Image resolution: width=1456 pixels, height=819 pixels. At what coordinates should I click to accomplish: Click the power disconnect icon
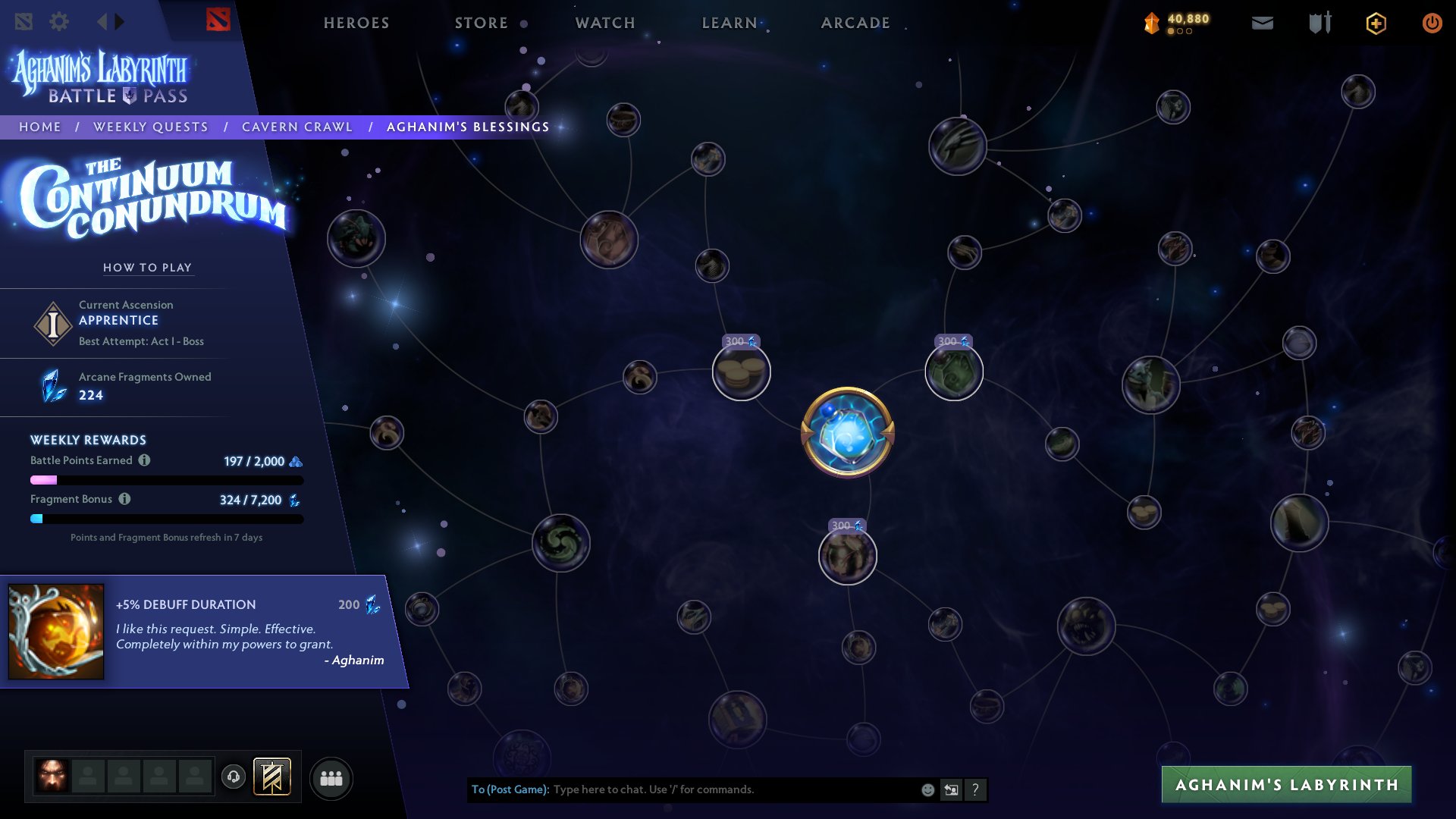[x=1432, y=23]
